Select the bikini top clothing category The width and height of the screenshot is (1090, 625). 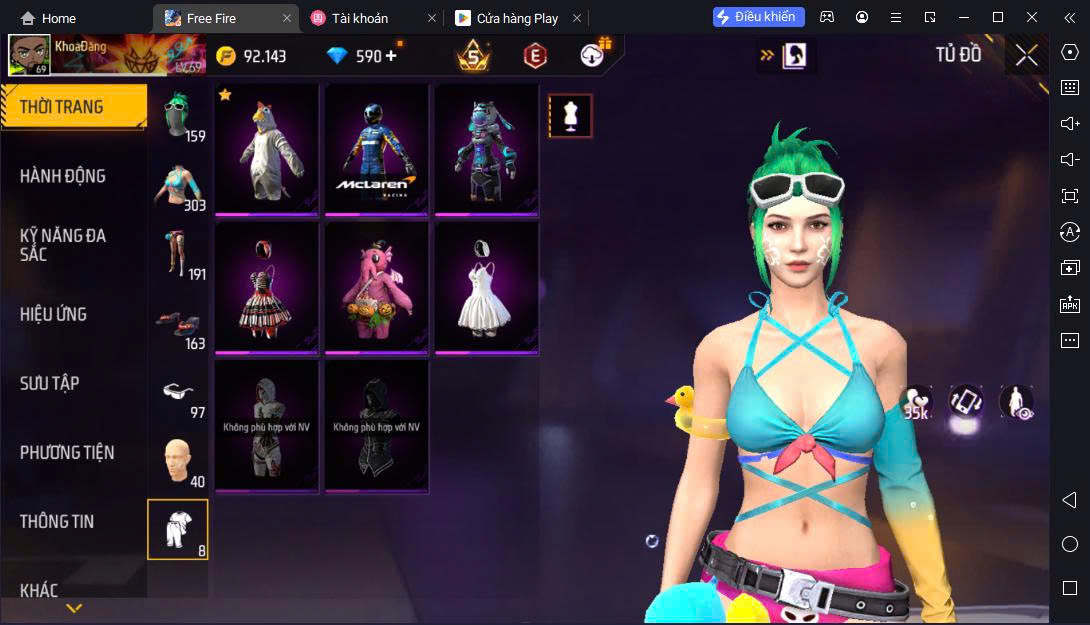pyautogui.click(x=178, y=185)
